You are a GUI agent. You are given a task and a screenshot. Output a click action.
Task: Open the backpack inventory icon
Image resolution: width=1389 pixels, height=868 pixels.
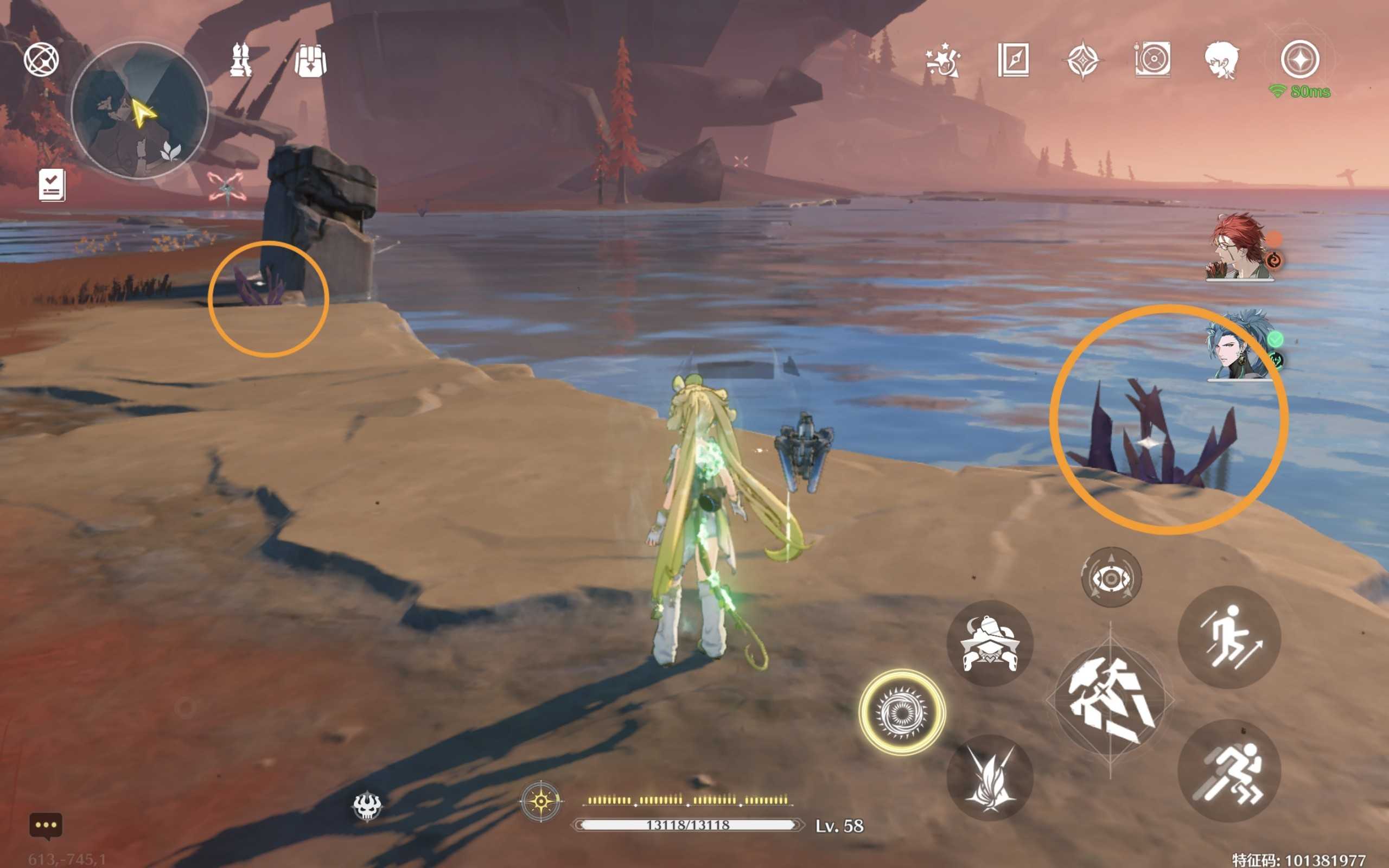[x=310, y=60]
